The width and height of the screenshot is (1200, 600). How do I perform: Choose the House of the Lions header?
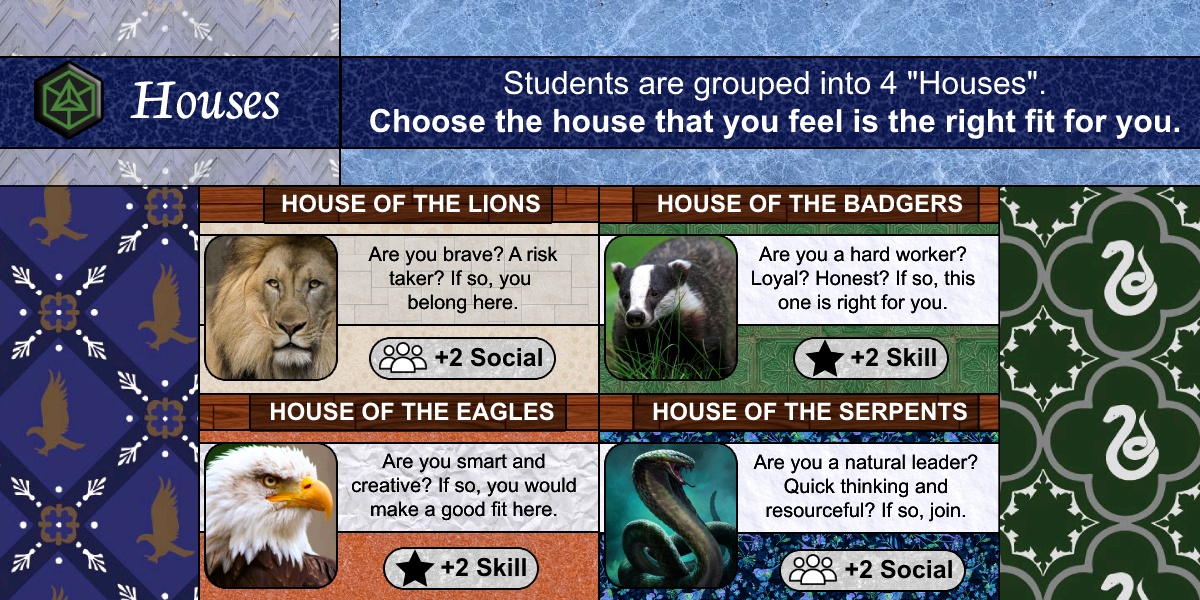click(x=410, y=205)
